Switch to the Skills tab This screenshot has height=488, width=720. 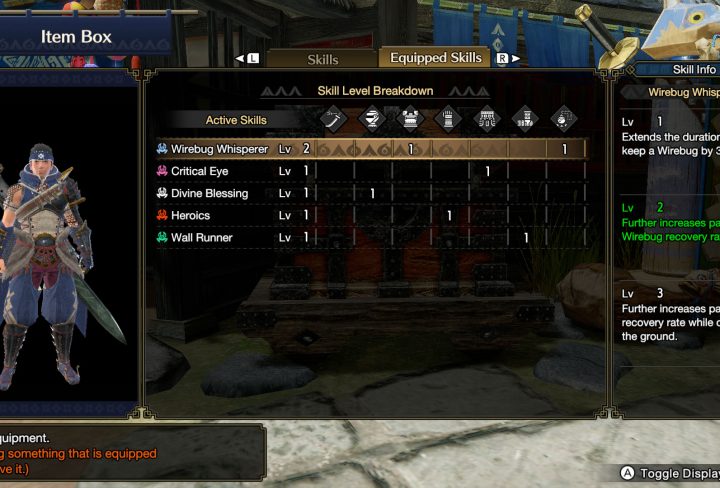[x=323, y=59]
